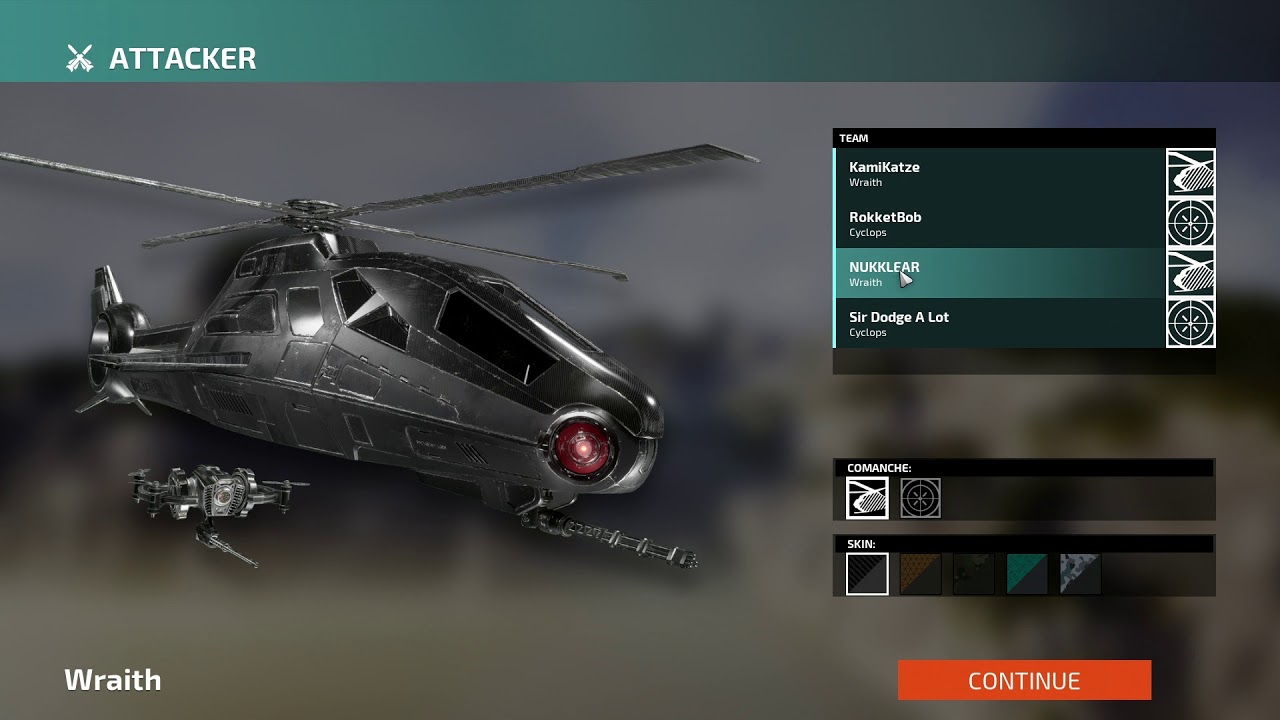
Task: Click the TEAM panel header
Action: 1024,137
